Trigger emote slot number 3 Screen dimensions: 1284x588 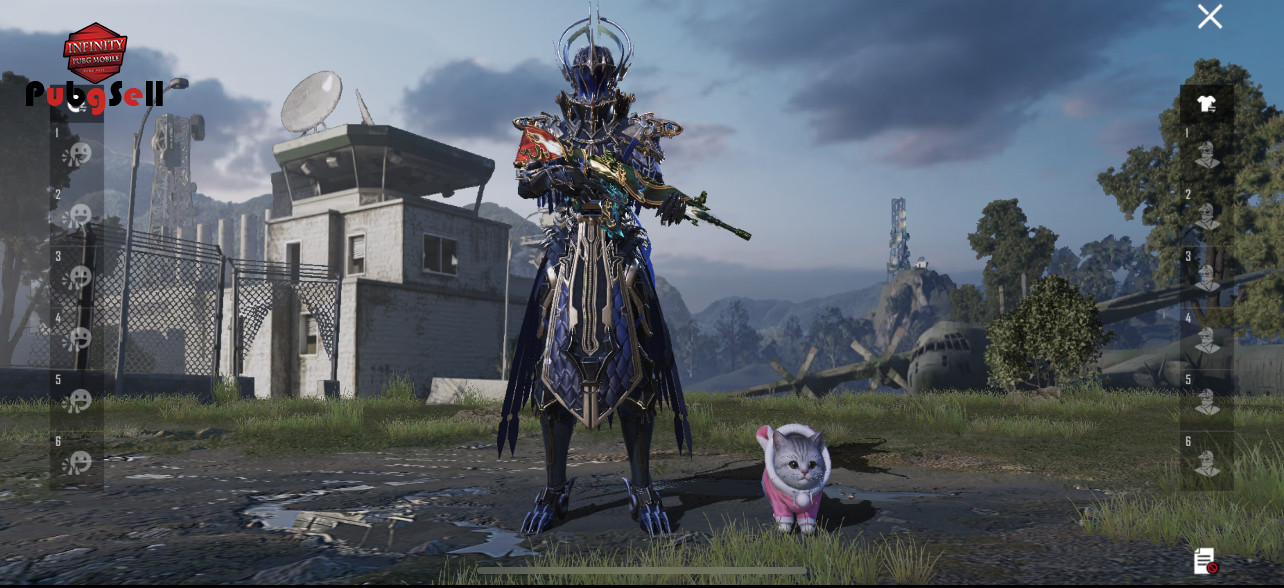tap(78, 277)
